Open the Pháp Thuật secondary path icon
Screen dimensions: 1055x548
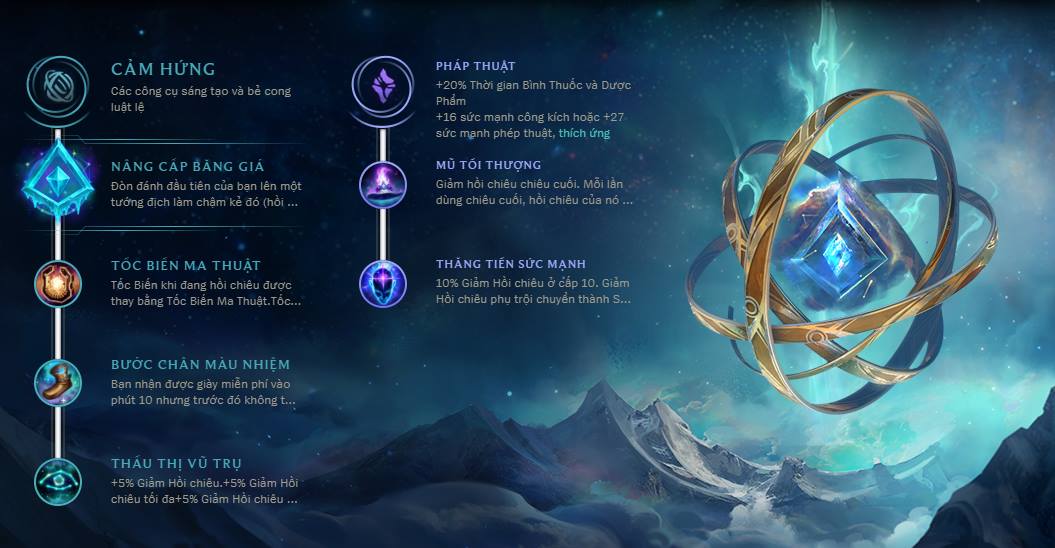tap(383, 85)
